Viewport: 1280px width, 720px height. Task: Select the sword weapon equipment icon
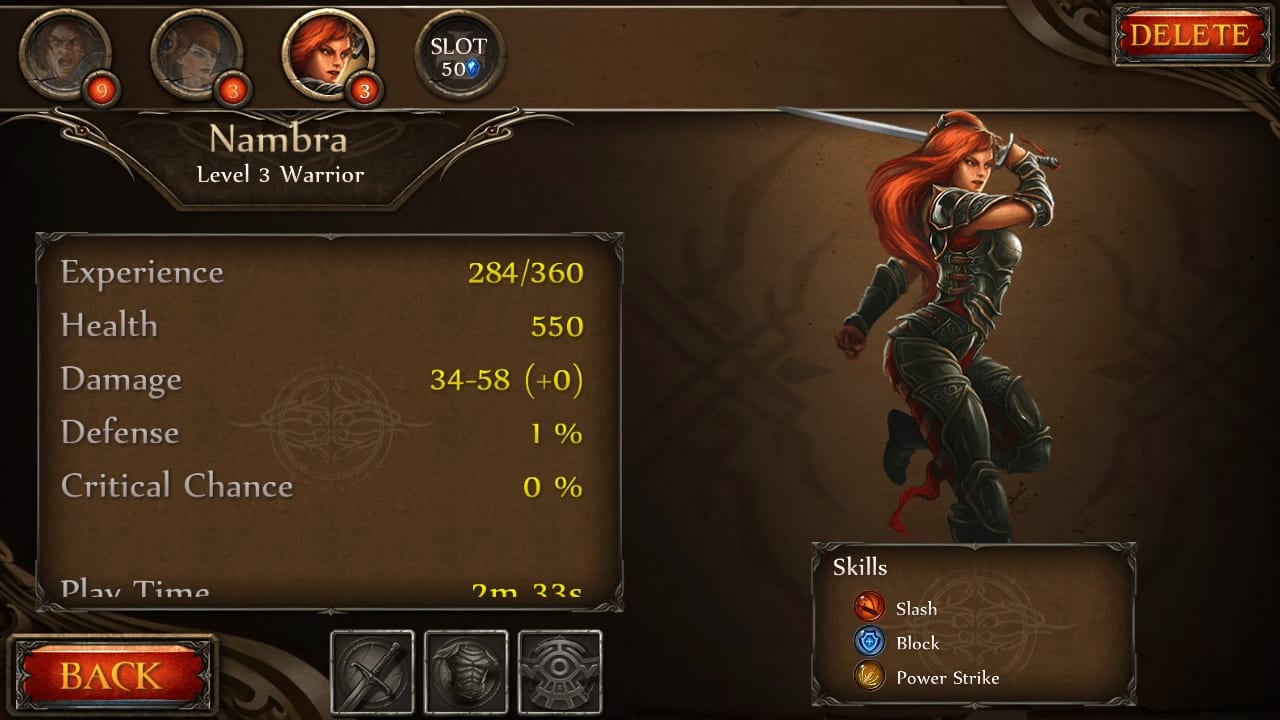(372, 670)
